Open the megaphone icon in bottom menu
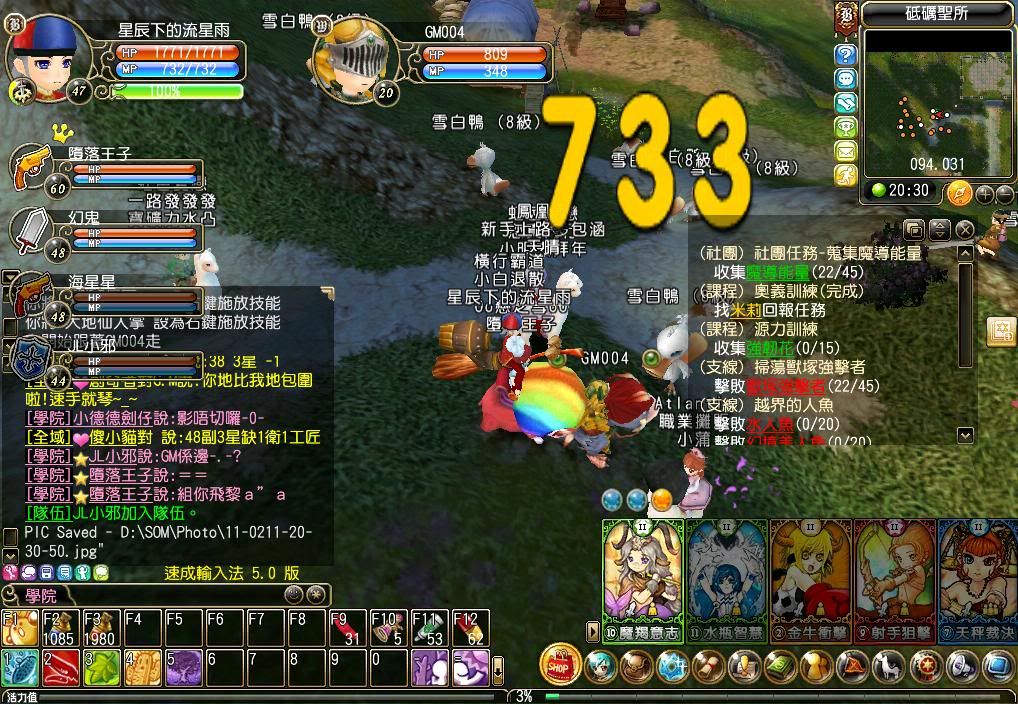Screen dimensions: 1018x704 coord(963,665)
